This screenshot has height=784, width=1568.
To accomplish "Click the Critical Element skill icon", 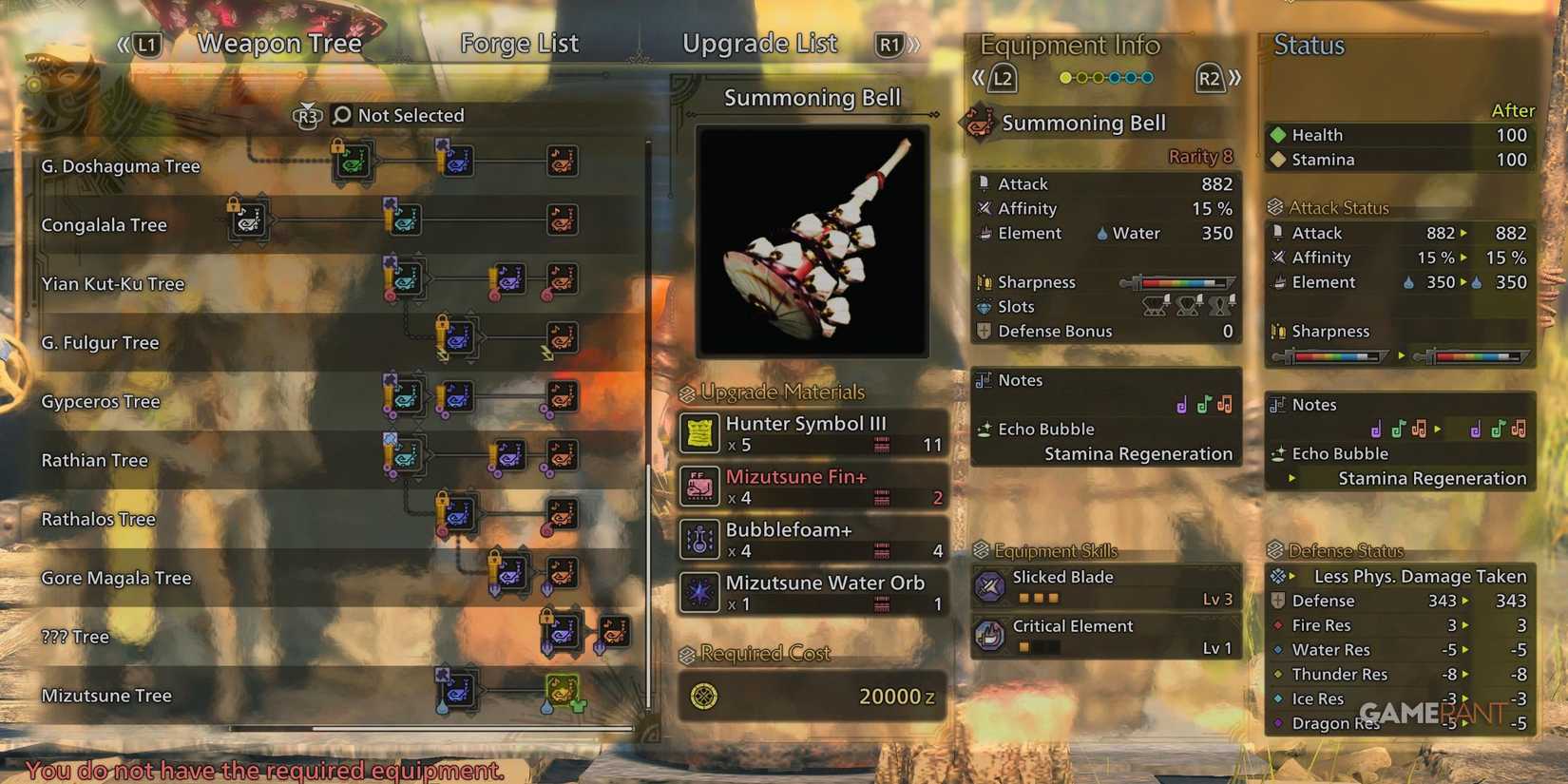I will point(990,636).
